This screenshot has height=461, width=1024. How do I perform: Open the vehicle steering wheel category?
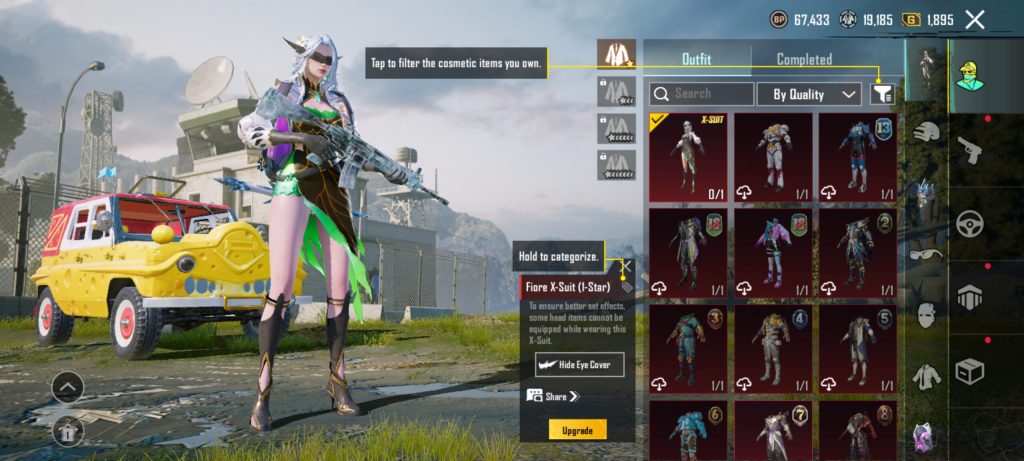point(970,224)
